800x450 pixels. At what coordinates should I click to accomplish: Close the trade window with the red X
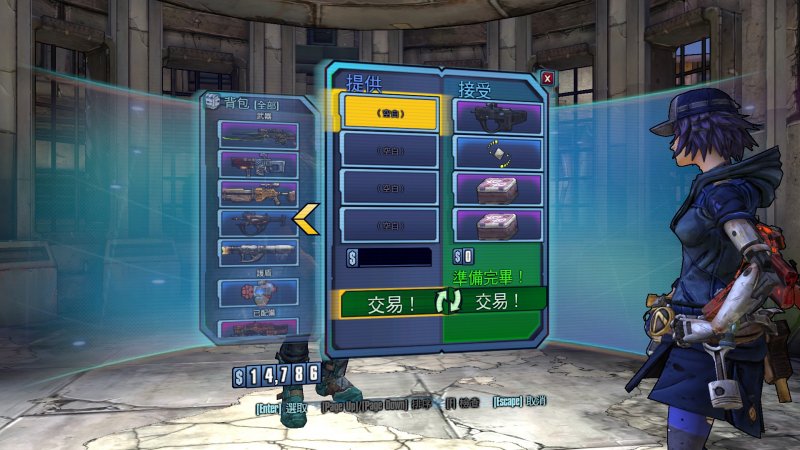[547, 78]
